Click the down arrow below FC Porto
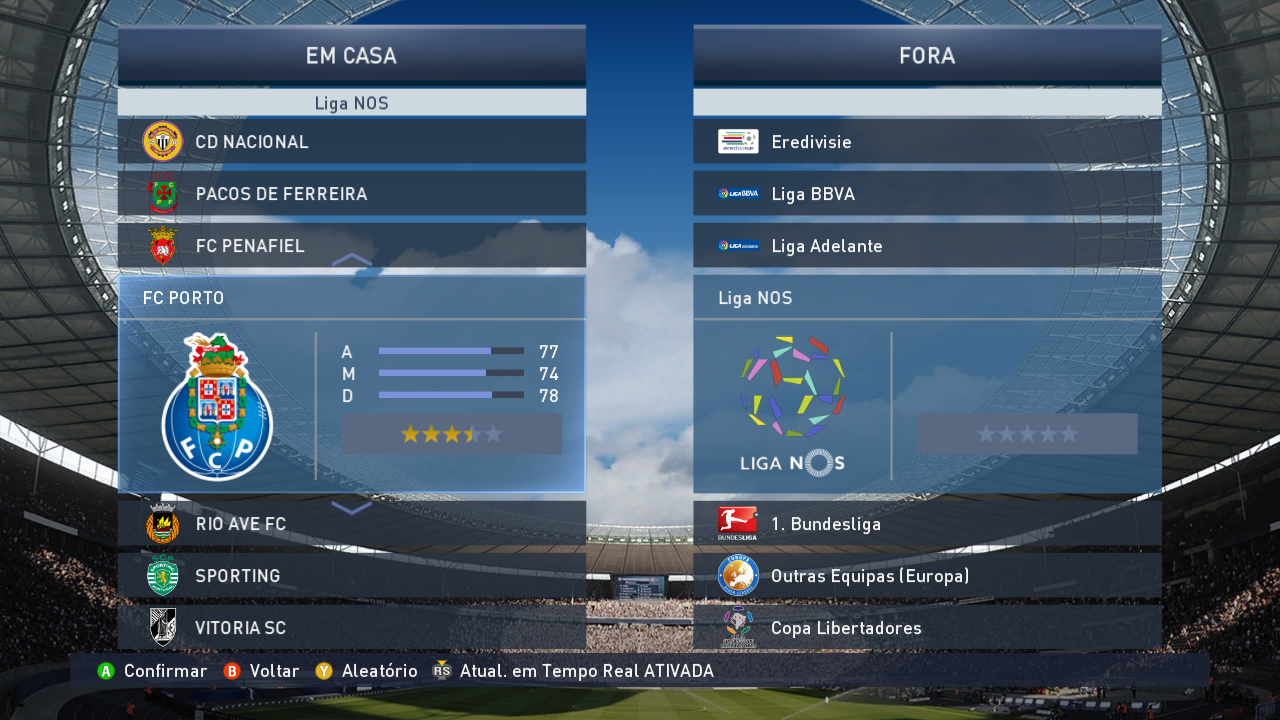 pyautogui.click(x=351, y=508)
